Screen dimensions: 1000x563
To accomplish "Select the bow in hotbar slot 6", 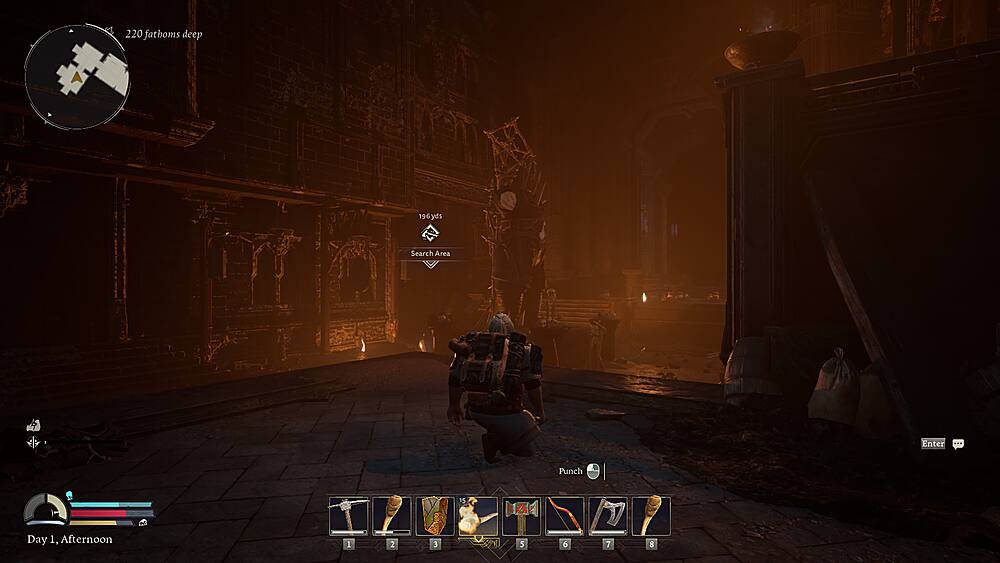I will tap(565, 516).
